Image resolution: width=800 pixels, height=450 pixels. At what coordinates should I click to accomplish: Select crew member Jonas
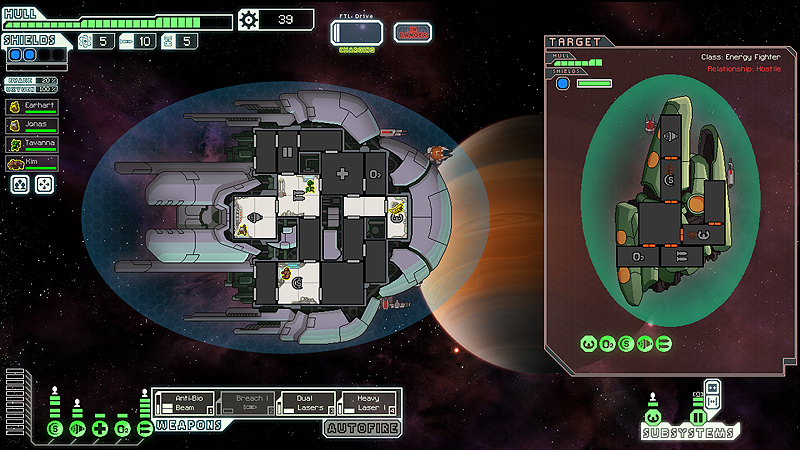click(31, 124)
